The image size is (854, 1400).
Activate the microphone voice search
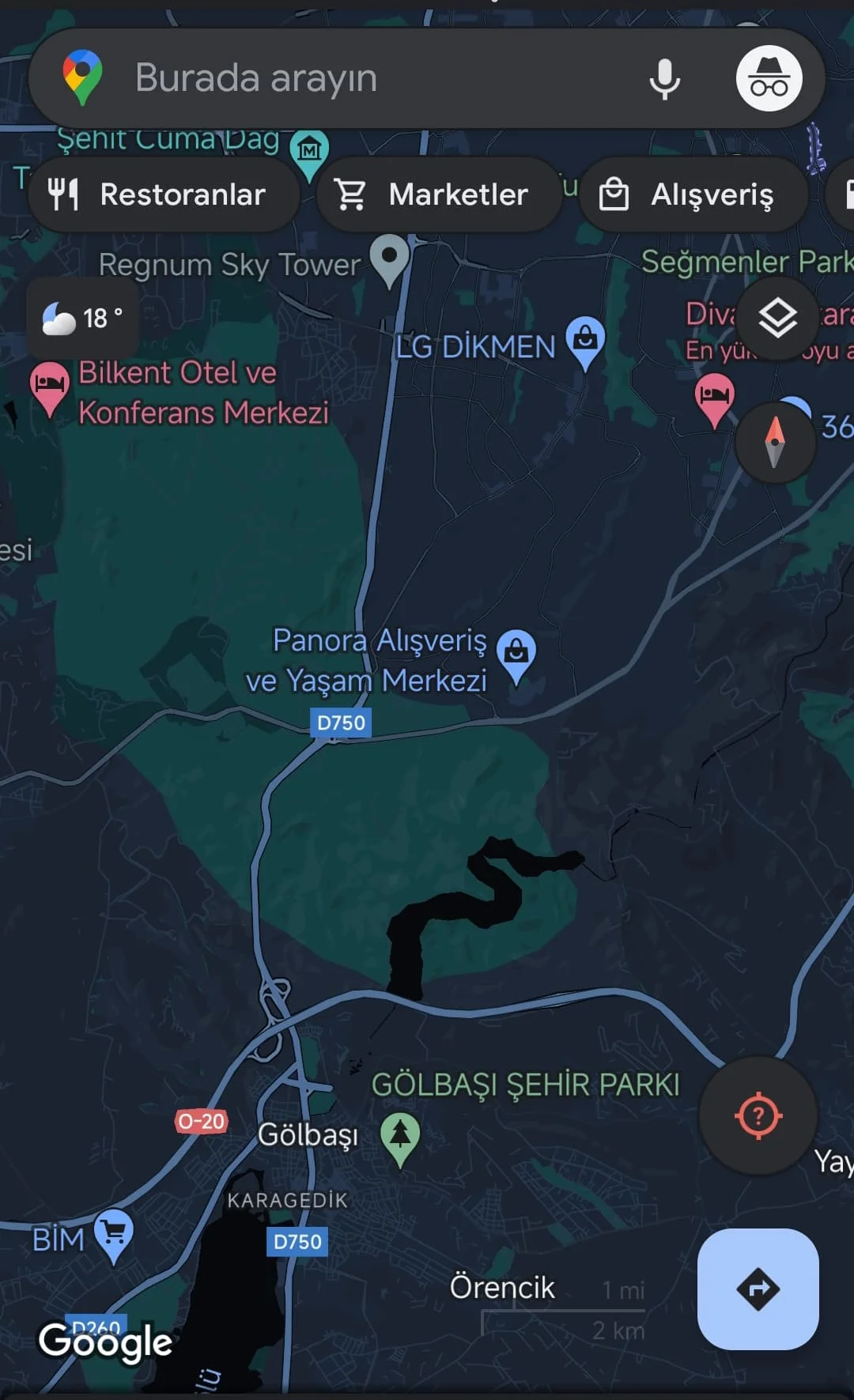point(664,78)
